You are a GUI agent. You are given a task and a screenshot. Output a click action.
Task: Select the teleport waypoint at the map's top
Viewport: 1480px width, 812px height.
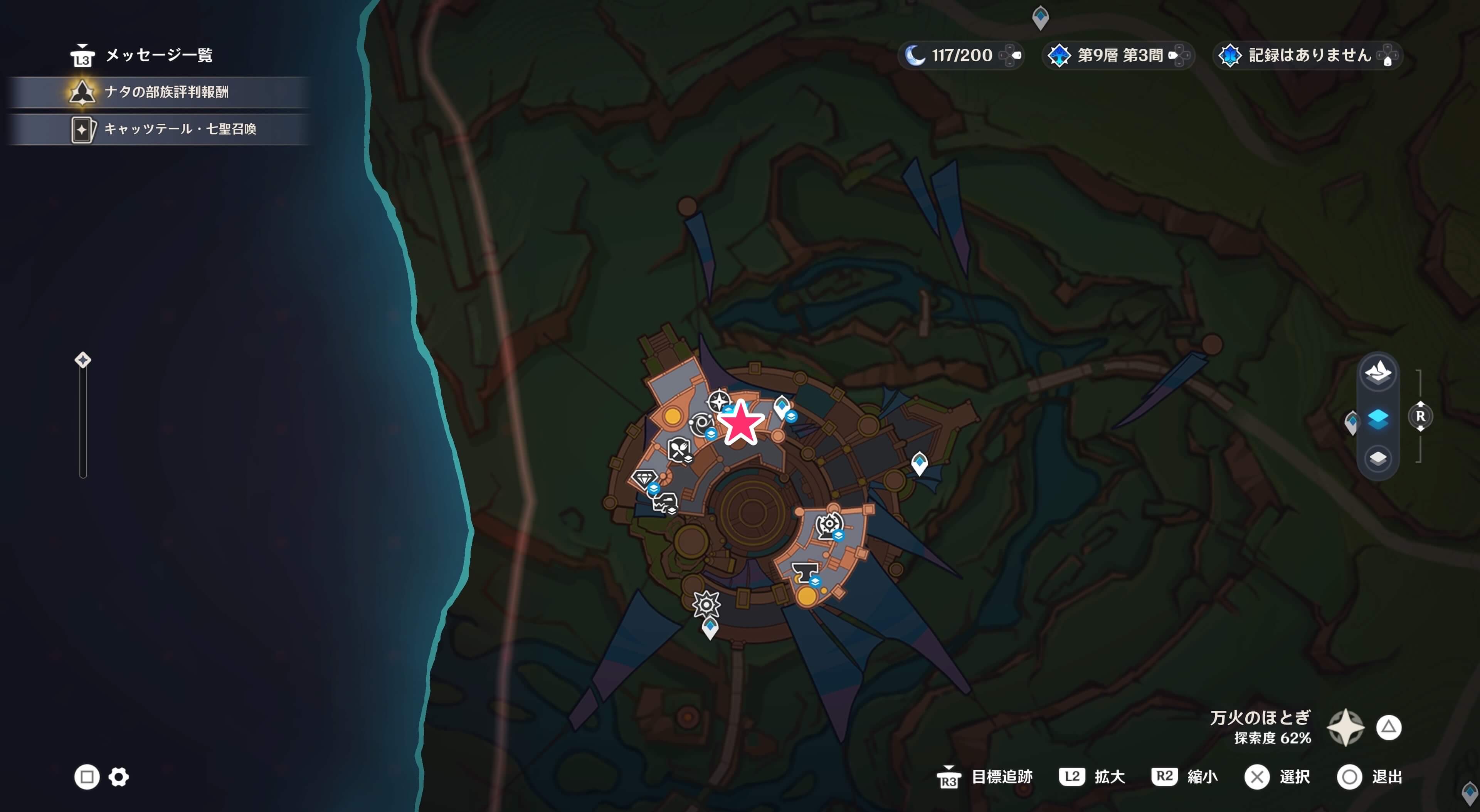[1040, 17]
